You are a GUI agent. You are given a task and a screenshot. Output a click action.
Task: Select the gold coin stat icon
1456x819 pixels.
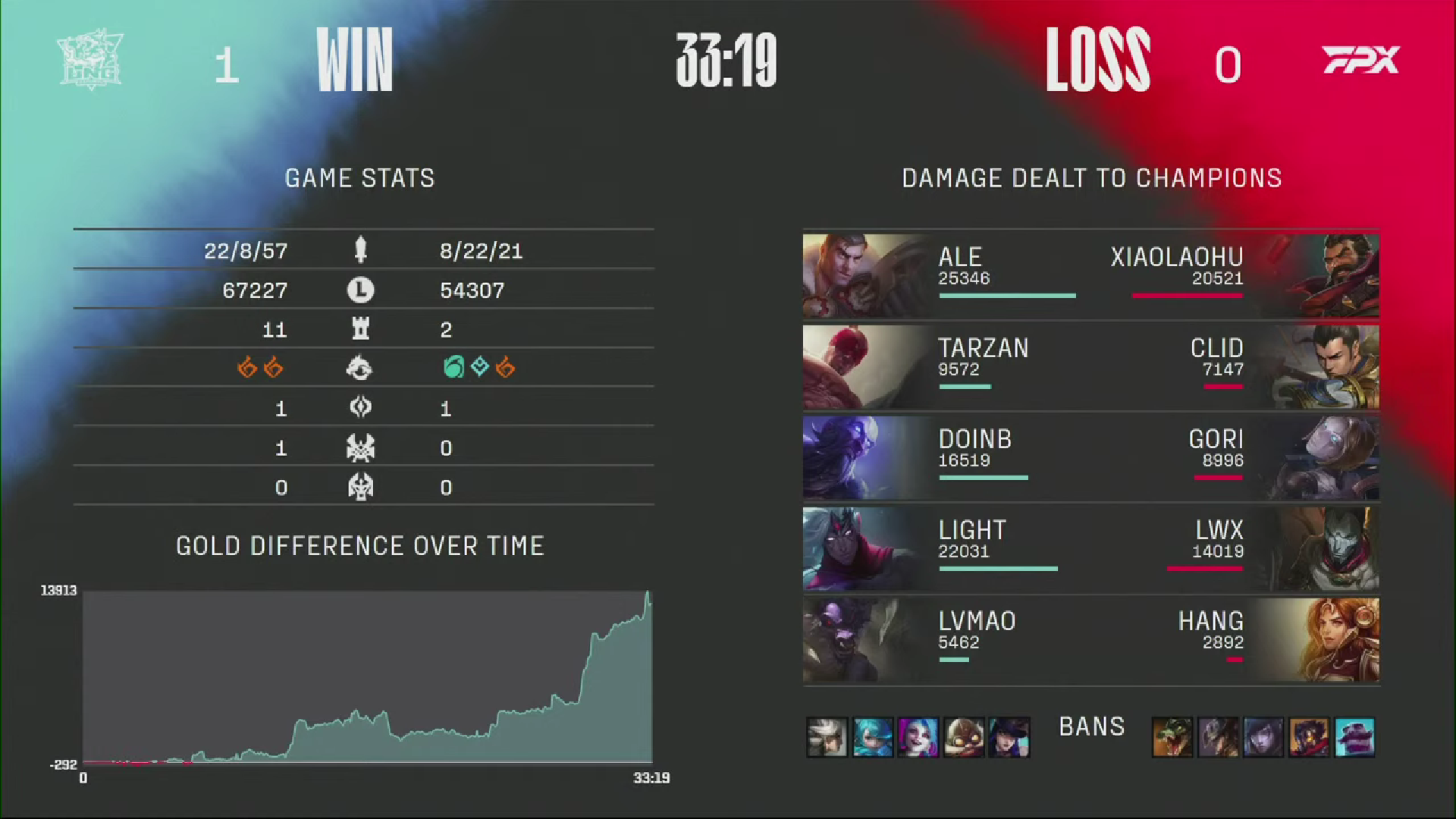[x=362, y=290]
